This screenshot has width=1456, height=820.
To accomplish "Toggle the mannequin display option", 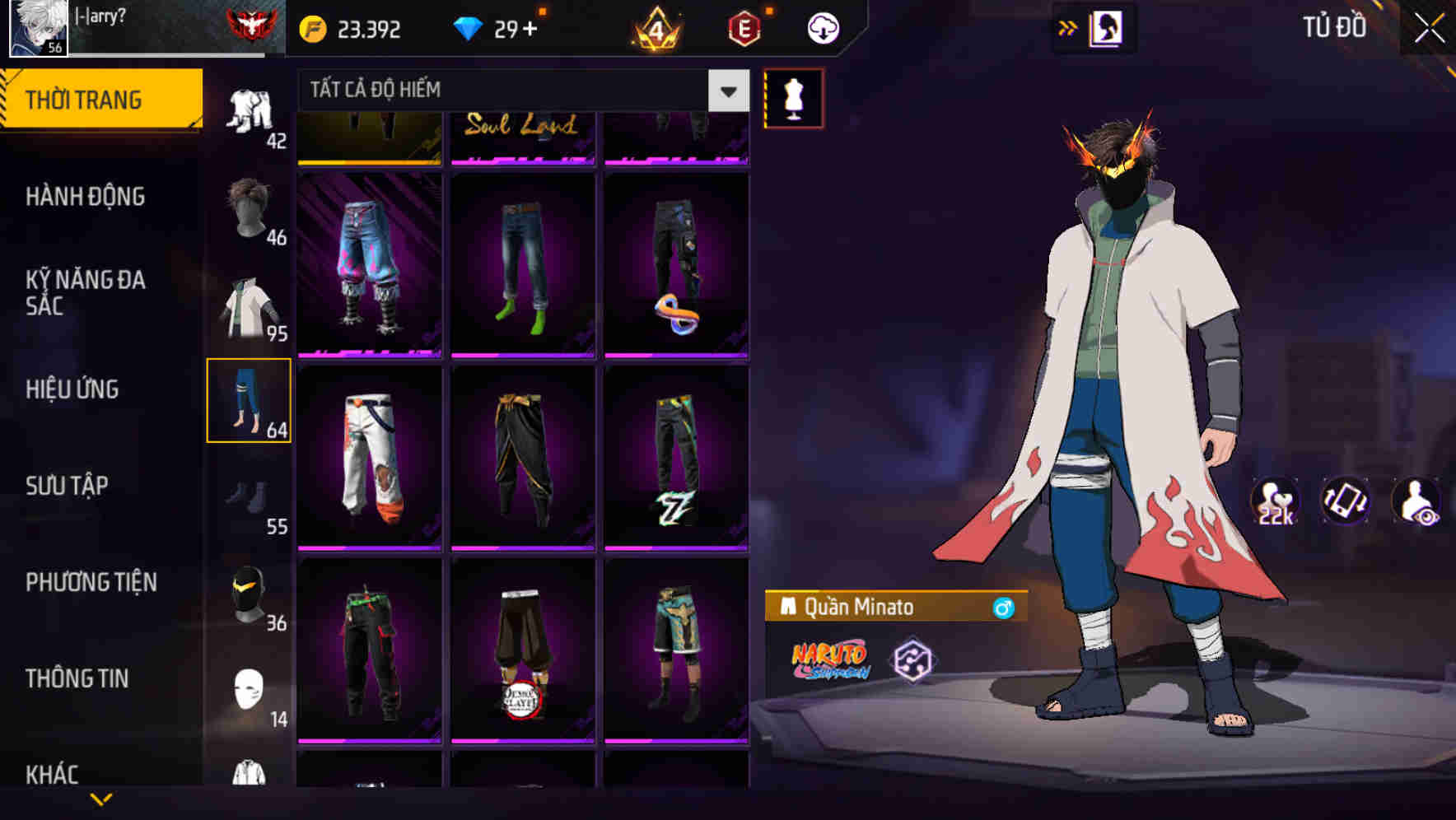I will point(793,99).
